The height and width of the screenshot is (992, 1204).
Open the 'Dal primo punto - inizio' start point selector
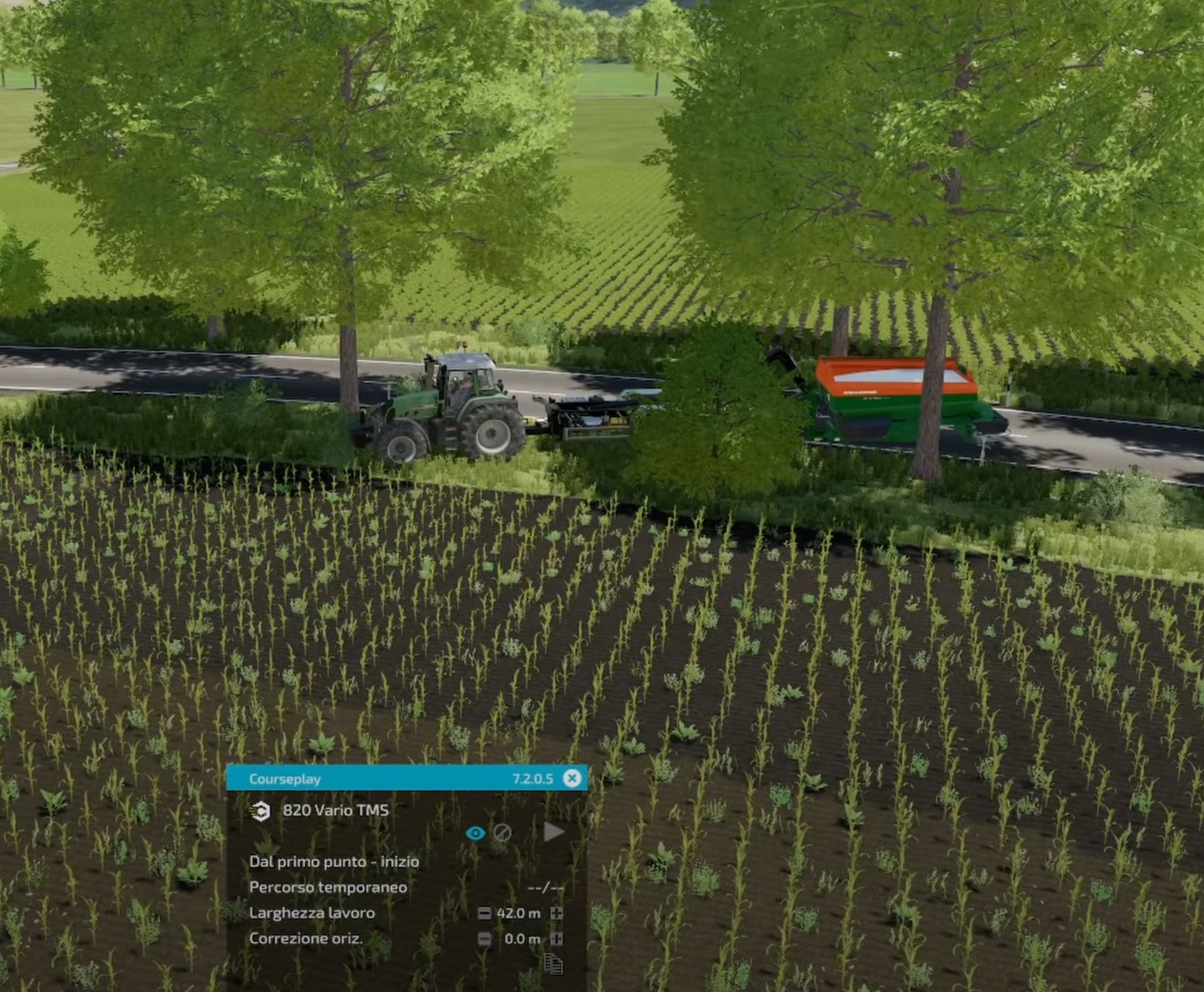coord(334,861)
